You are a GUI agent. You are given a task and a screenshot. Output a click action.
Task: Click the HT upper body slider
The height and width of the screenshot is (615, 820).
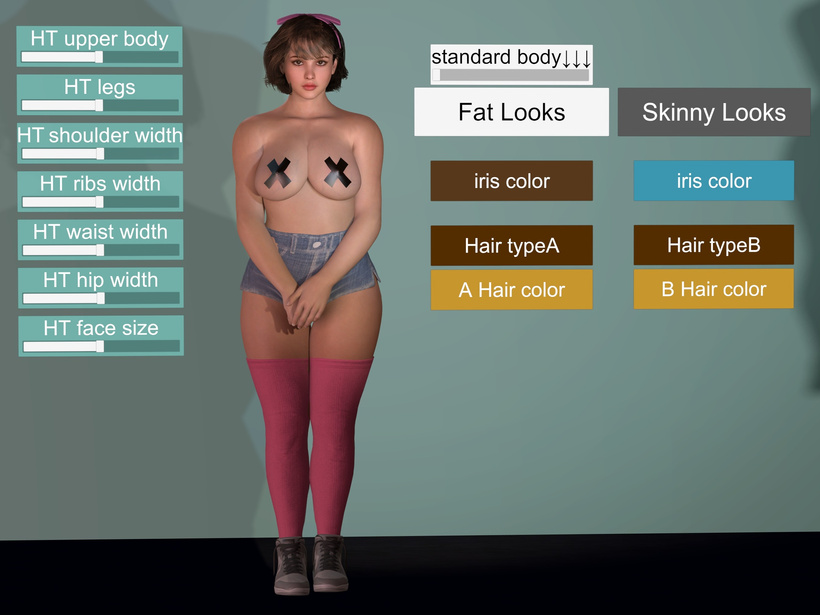coord(100,58)
